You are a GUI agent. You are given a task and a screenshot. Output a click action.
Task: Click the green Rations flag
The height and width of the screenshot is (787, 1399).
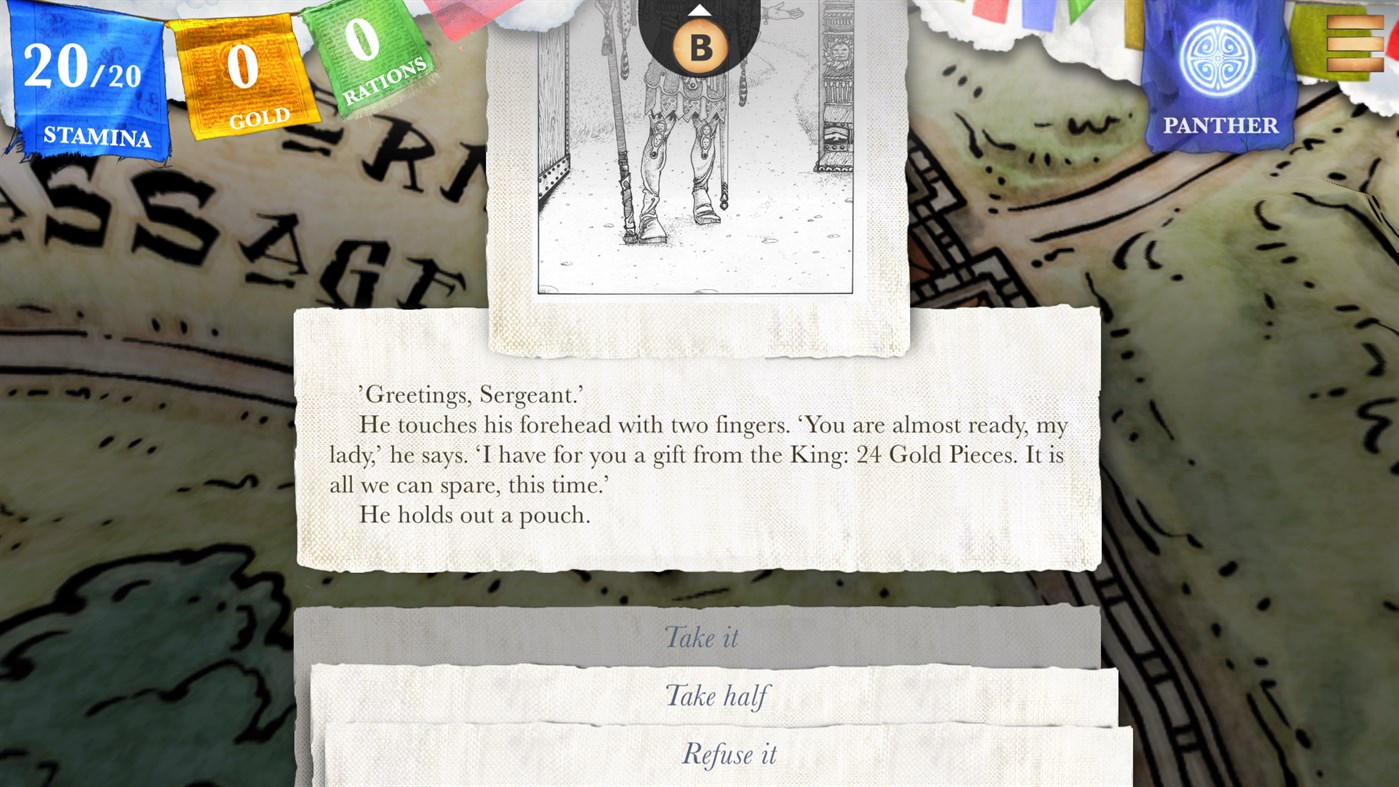368,55
